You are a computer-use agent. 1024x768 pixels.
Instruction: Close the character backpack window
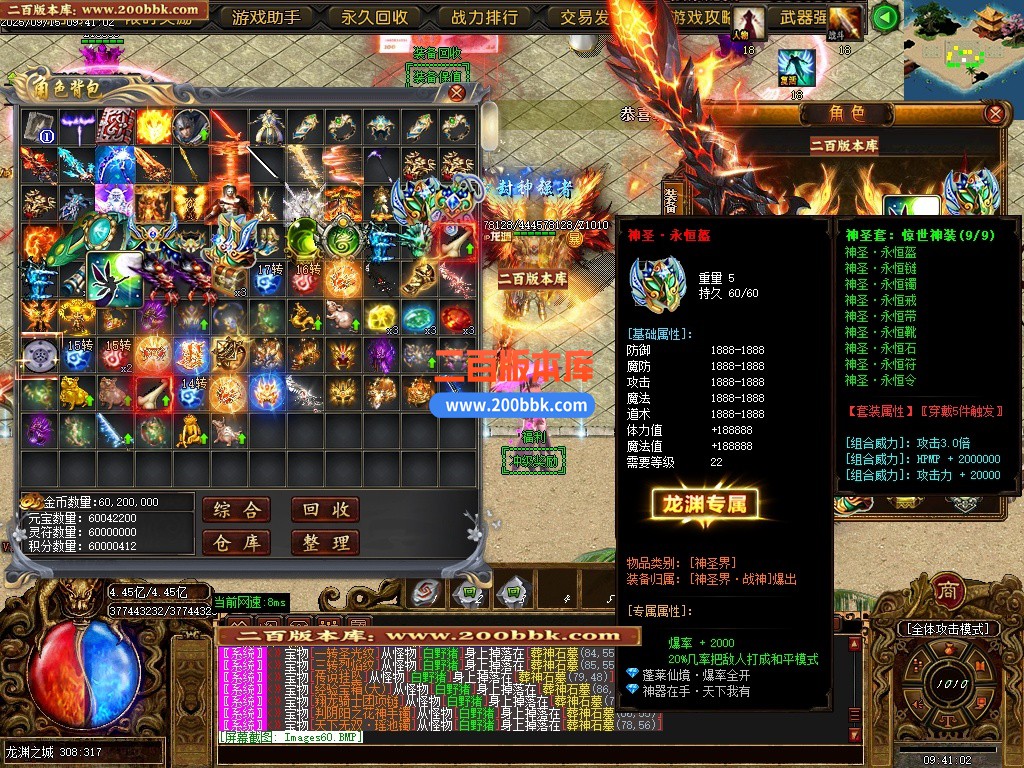point(456,93)
